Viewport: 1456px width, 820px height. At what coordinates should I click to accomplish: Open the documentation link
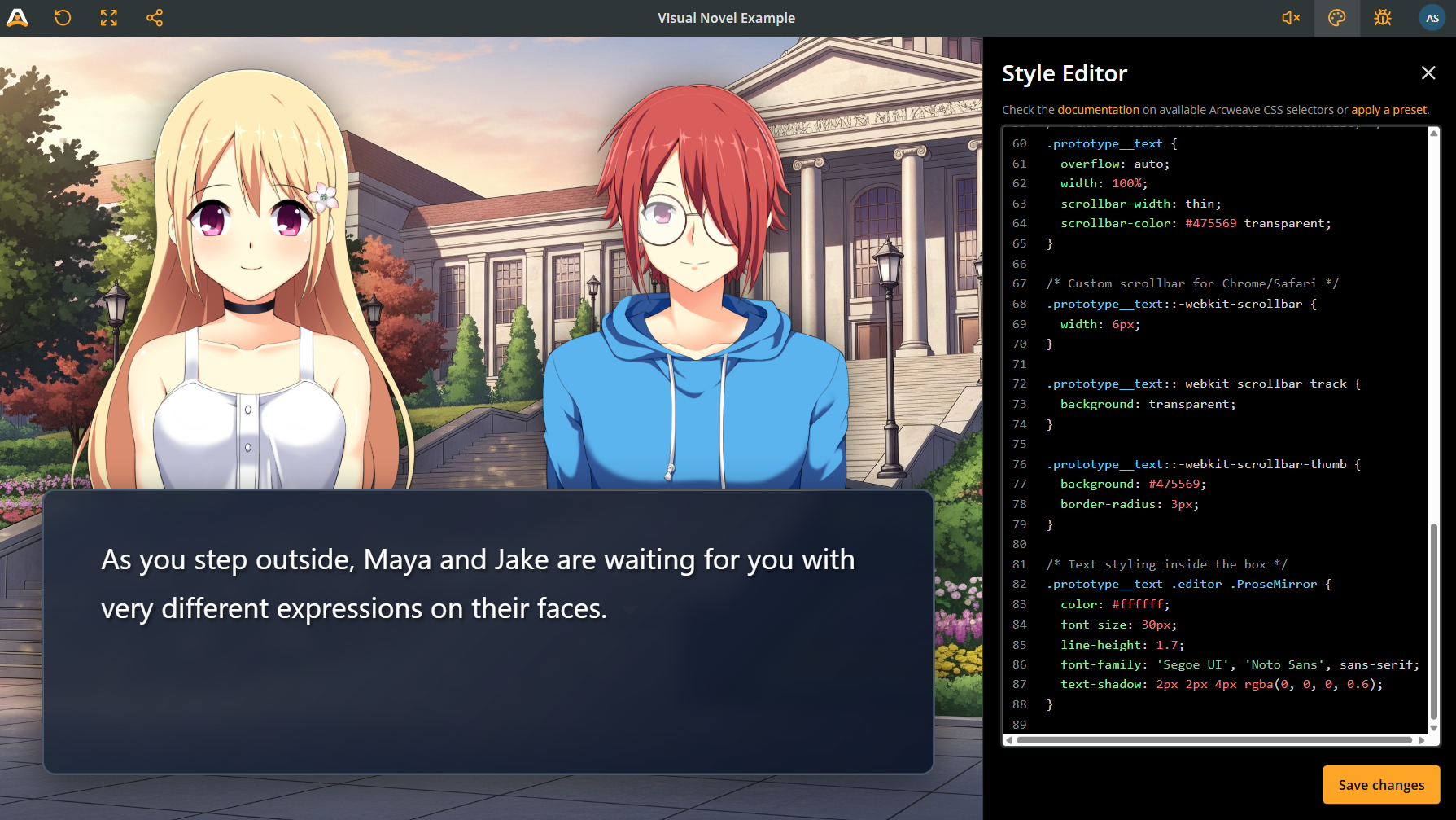[x=1098, y=110]
